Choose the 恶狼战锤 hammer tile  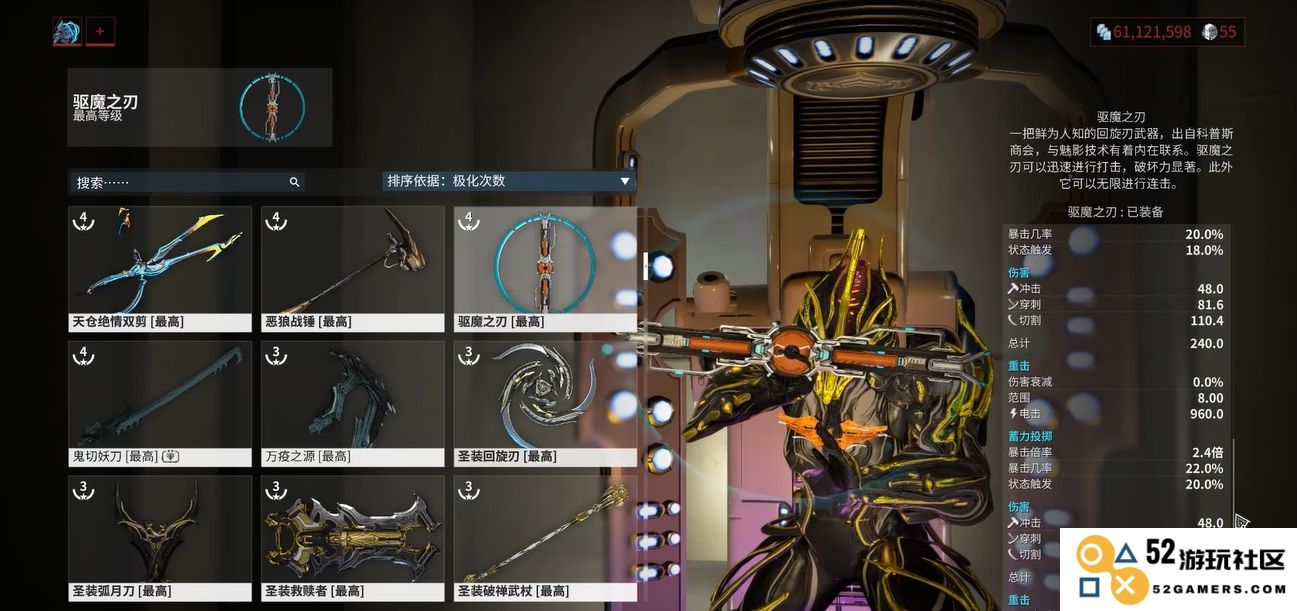pyautogui.click(x=353, y=268)
